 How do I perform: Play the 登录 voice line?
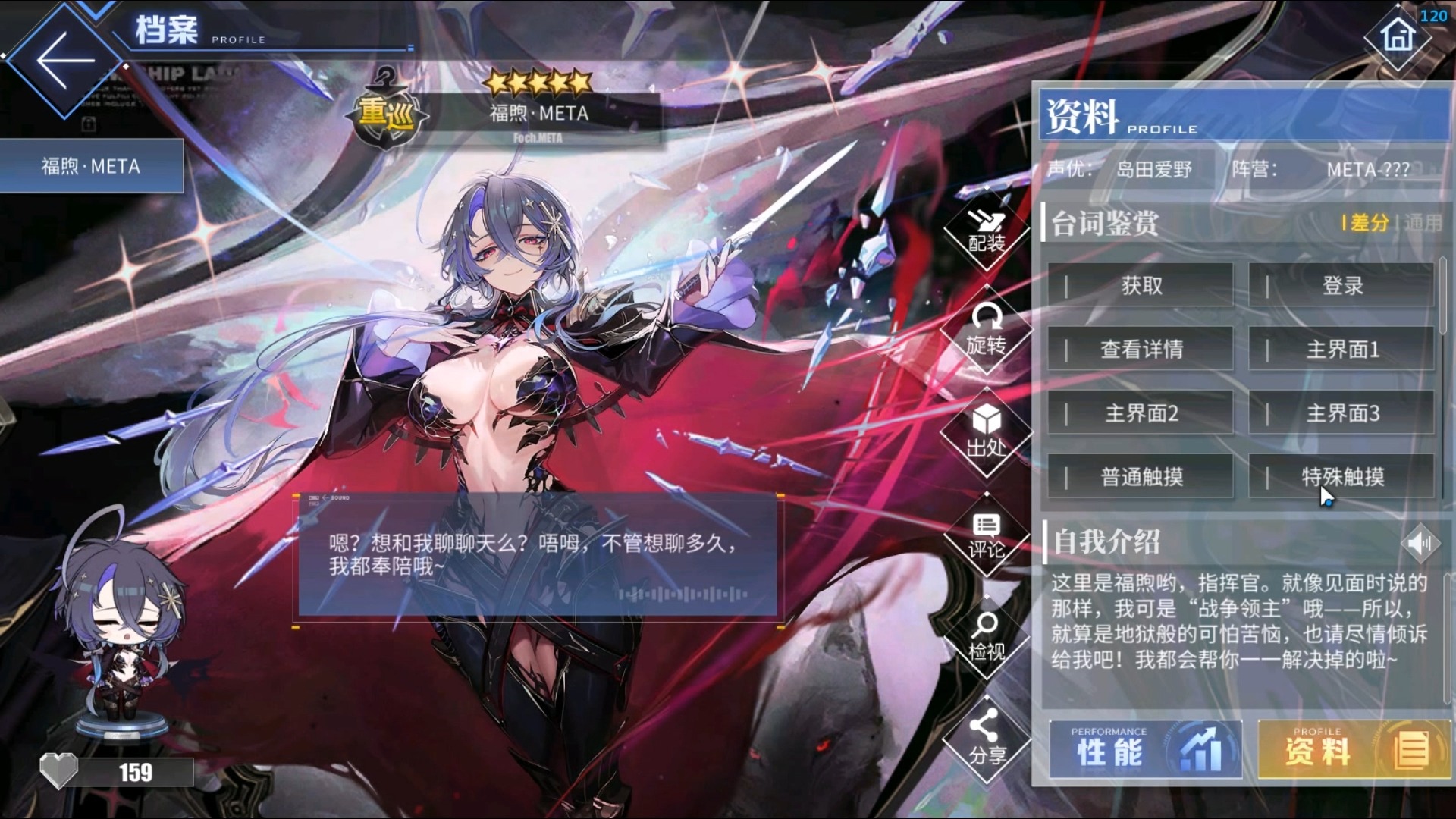tap(1341, 286)
